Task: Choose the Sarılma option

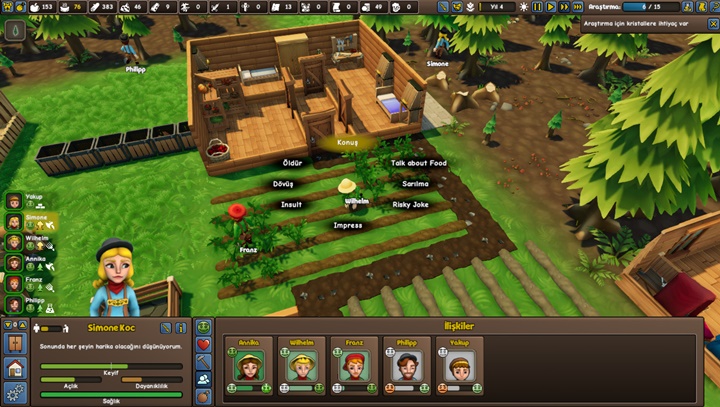Action: [414, 184]
